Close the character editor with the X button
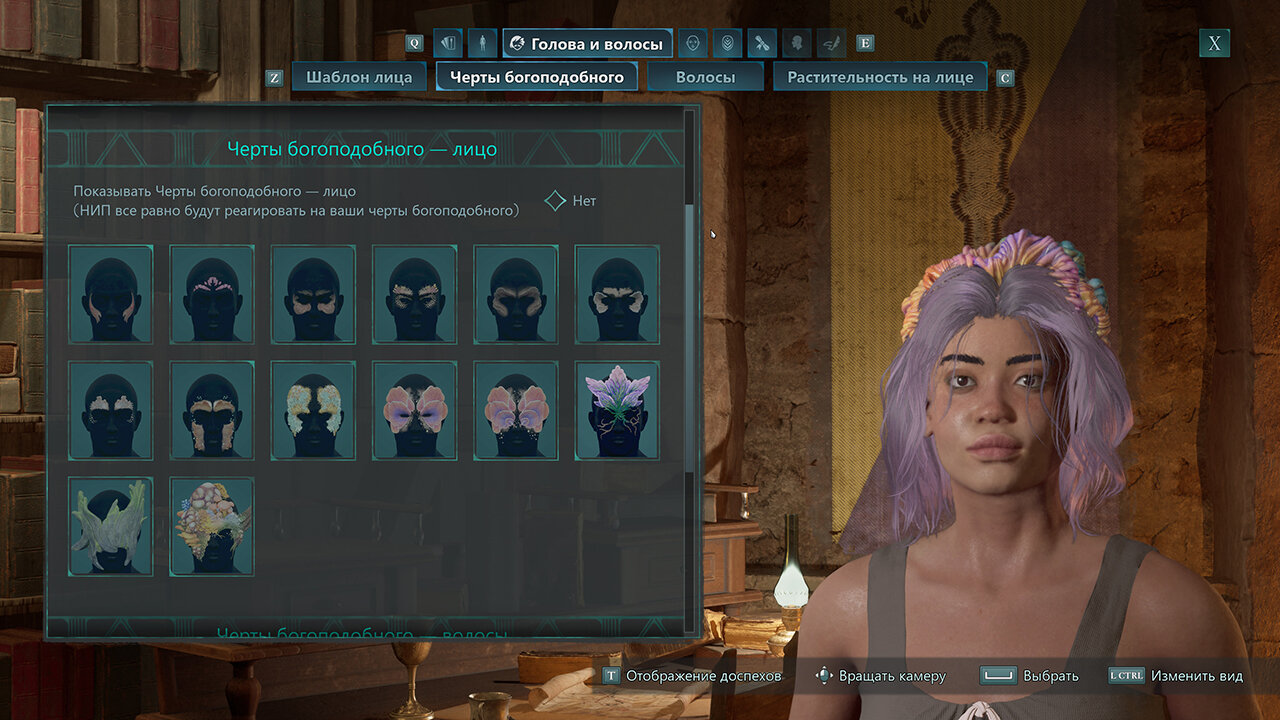 (x=1214, y=43)
